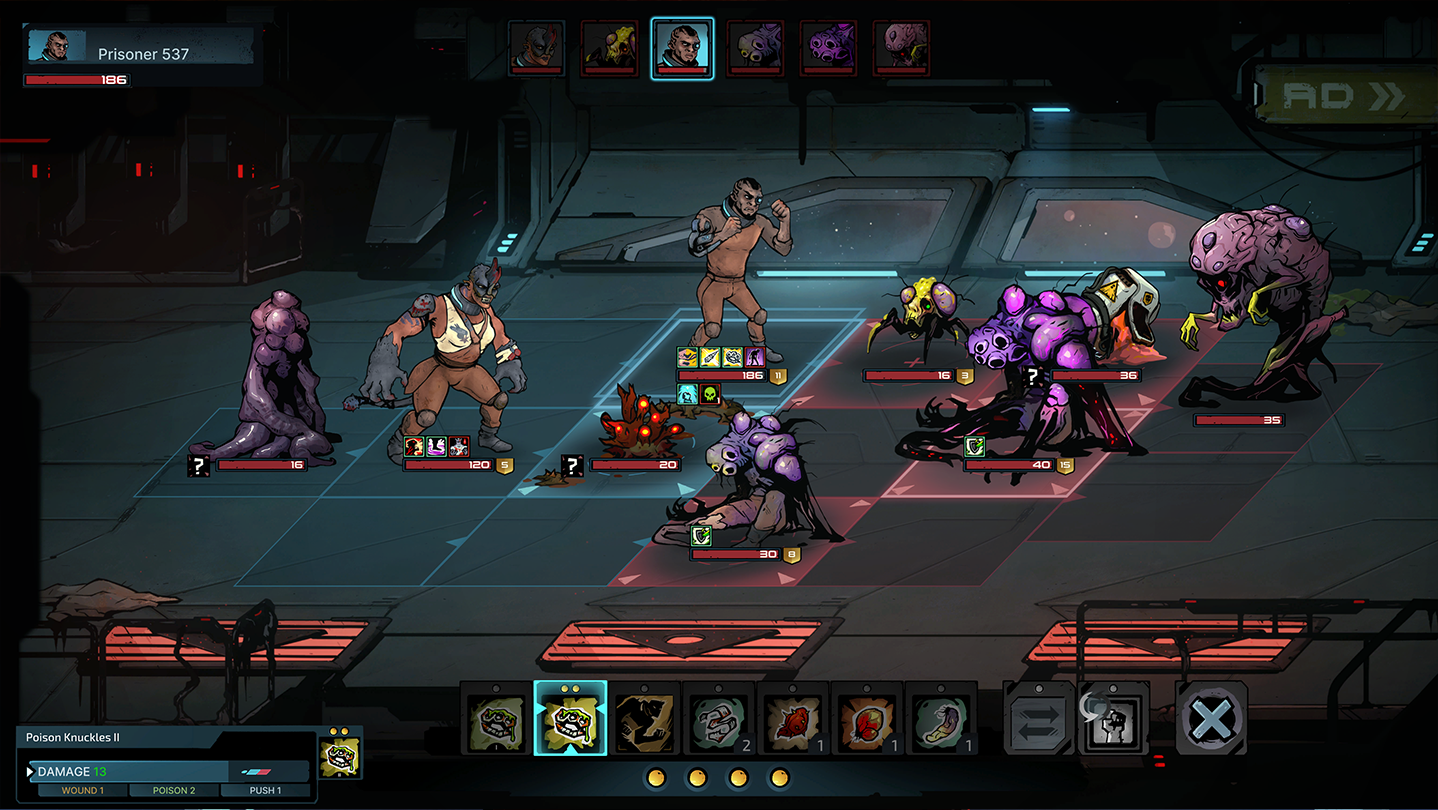Viewport: 1438px width, 810px height.
Task: Choose the highlighted Poison Knuckles II ability
Action: pos(570,719)
